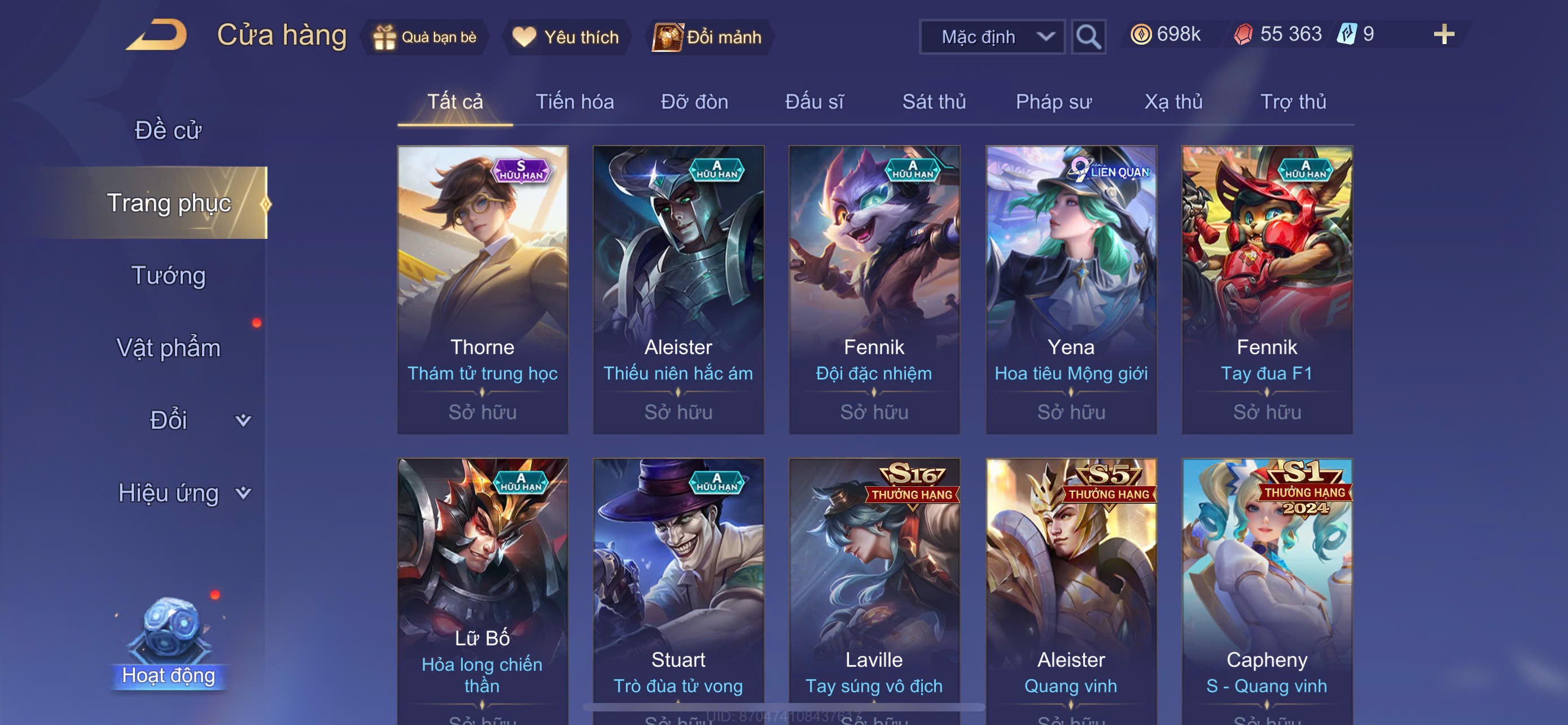Show the Pháp sư skins tab
The image size is (1568, 725).
[x=1053, y=102]
